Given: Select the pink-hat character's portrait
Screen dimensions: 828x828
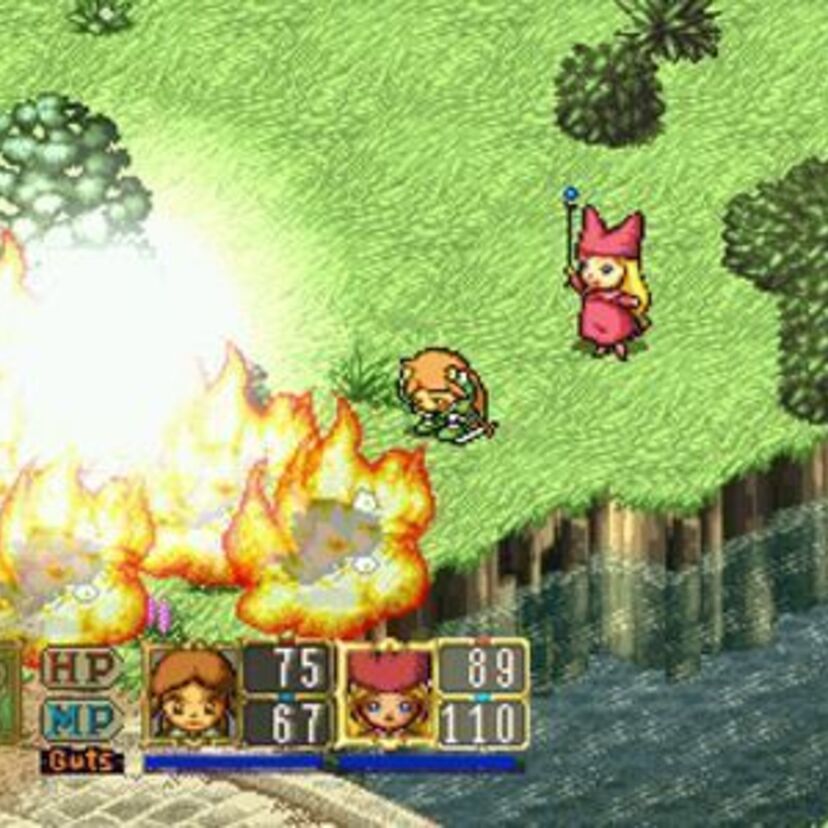Looking at the screenshot, I should pyautogui.click(x=388, y=694).
